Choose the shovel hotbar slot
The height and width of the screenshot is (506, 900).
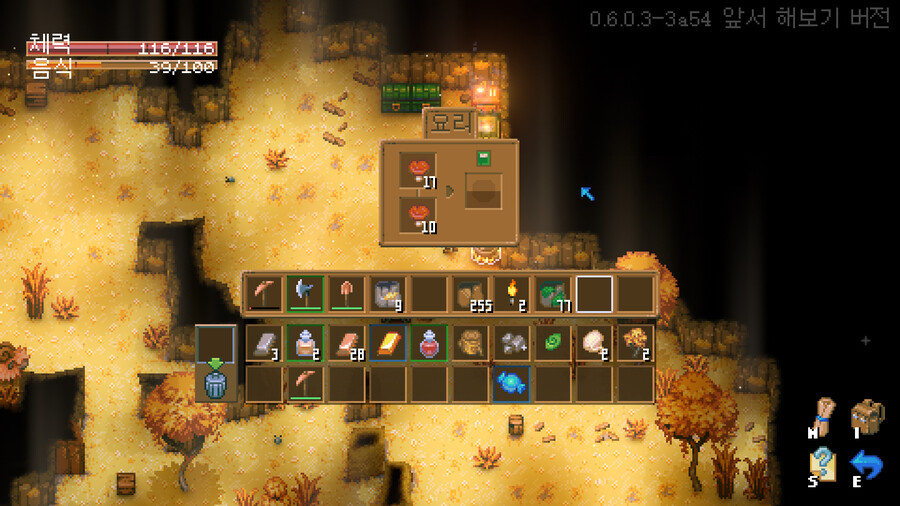coord(345,293)
